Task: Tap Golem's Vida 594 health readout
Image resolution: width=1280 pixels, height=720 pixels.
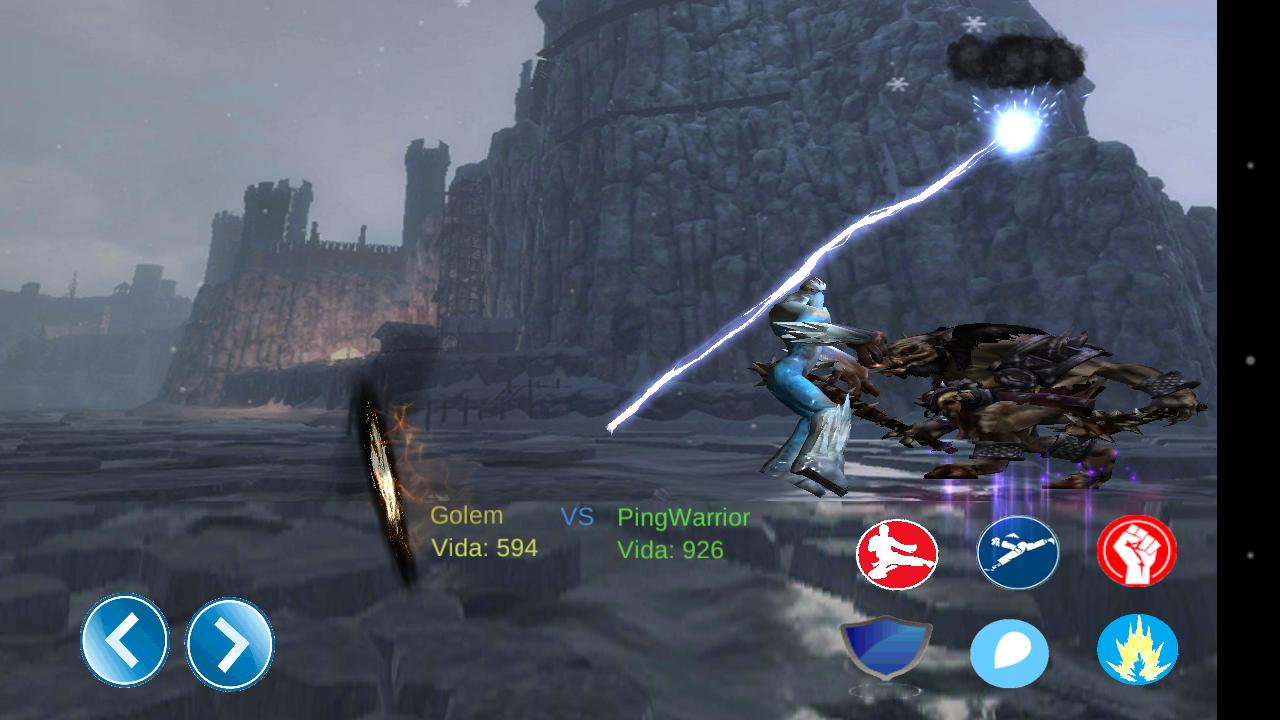Action: pyautogui.click(x=483, y=548)
